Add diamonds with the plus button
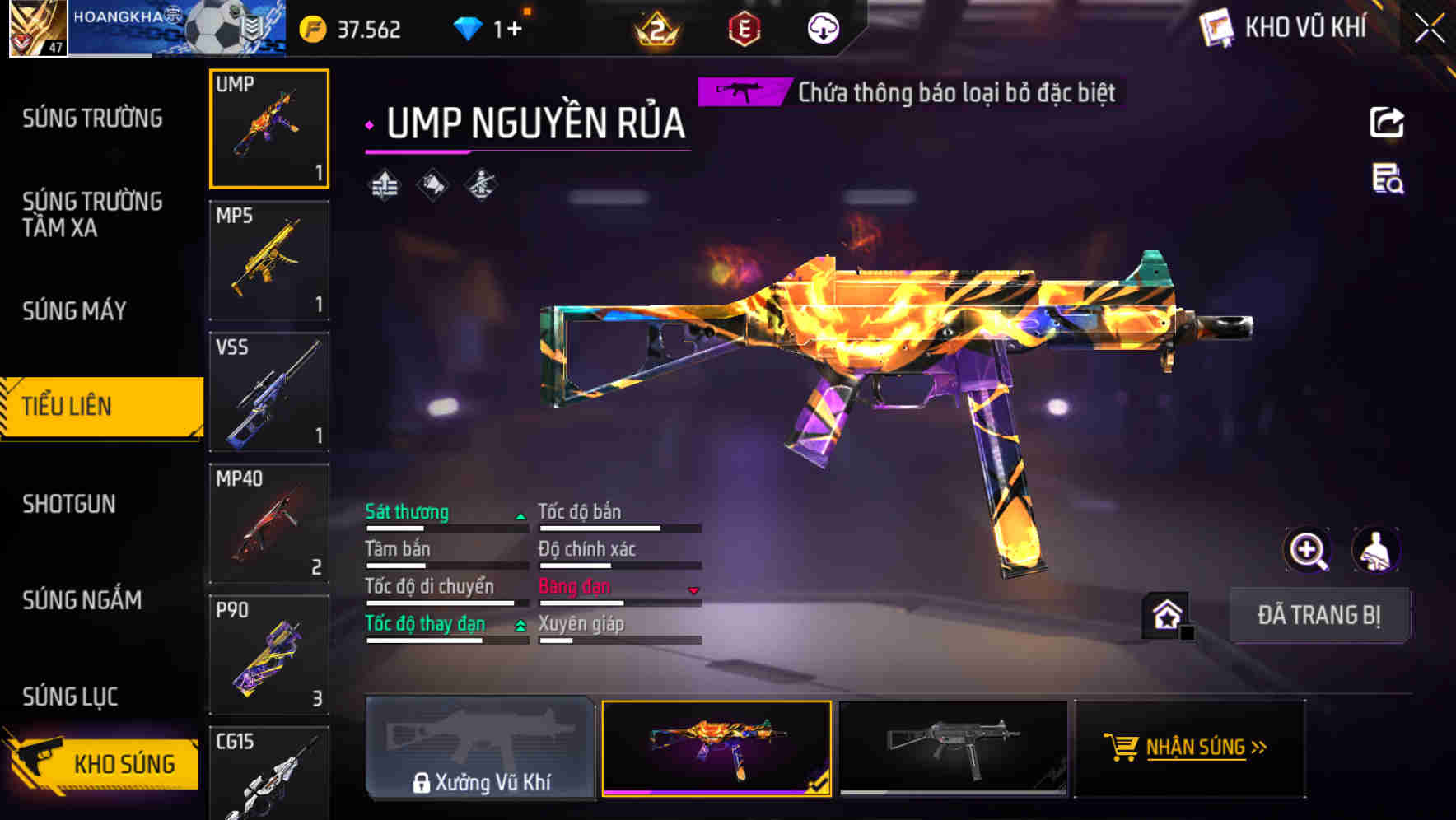This screenshot has width=1456, height=820. pyautogui.click(x=514, y=30)
